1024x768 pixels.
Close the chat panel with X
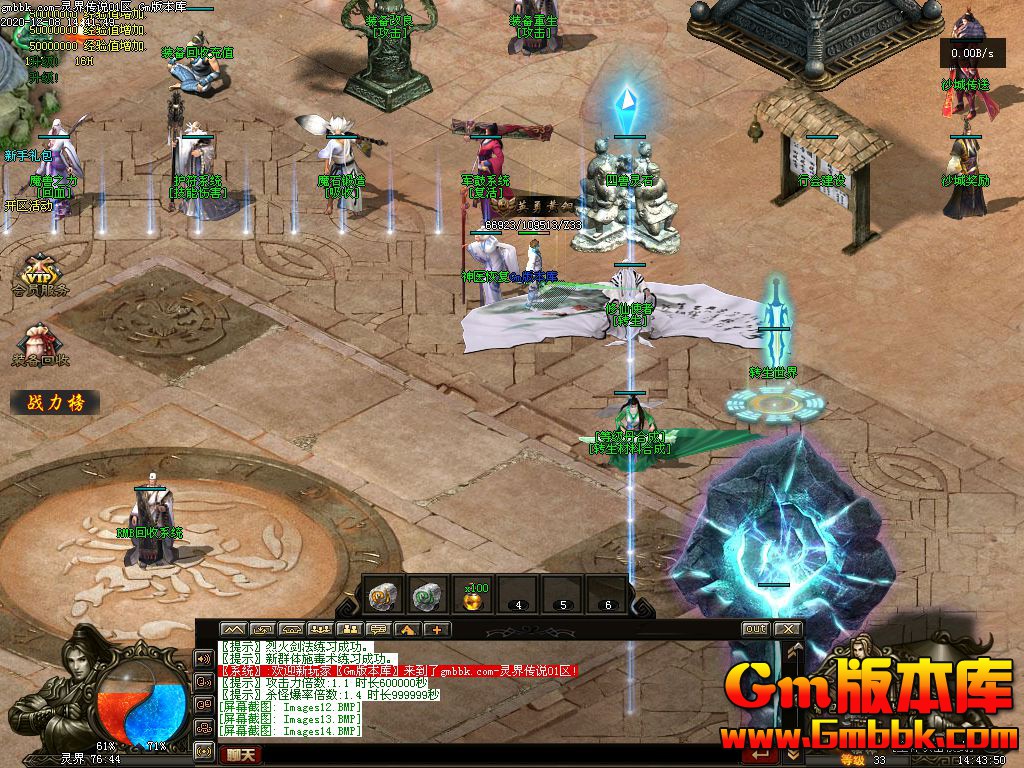pos(788,629)
